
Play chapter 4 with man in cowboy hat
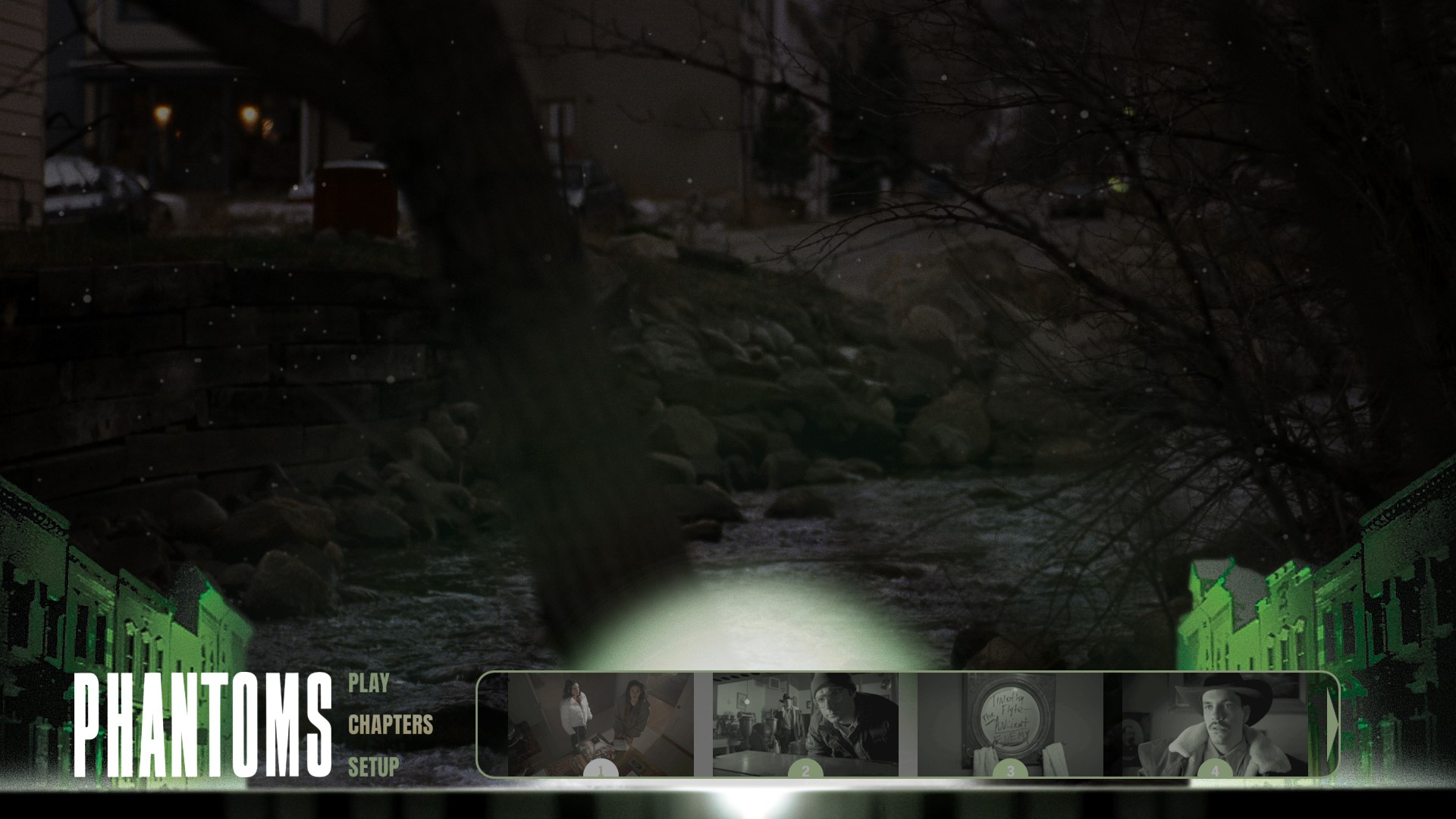[1215, 724]
